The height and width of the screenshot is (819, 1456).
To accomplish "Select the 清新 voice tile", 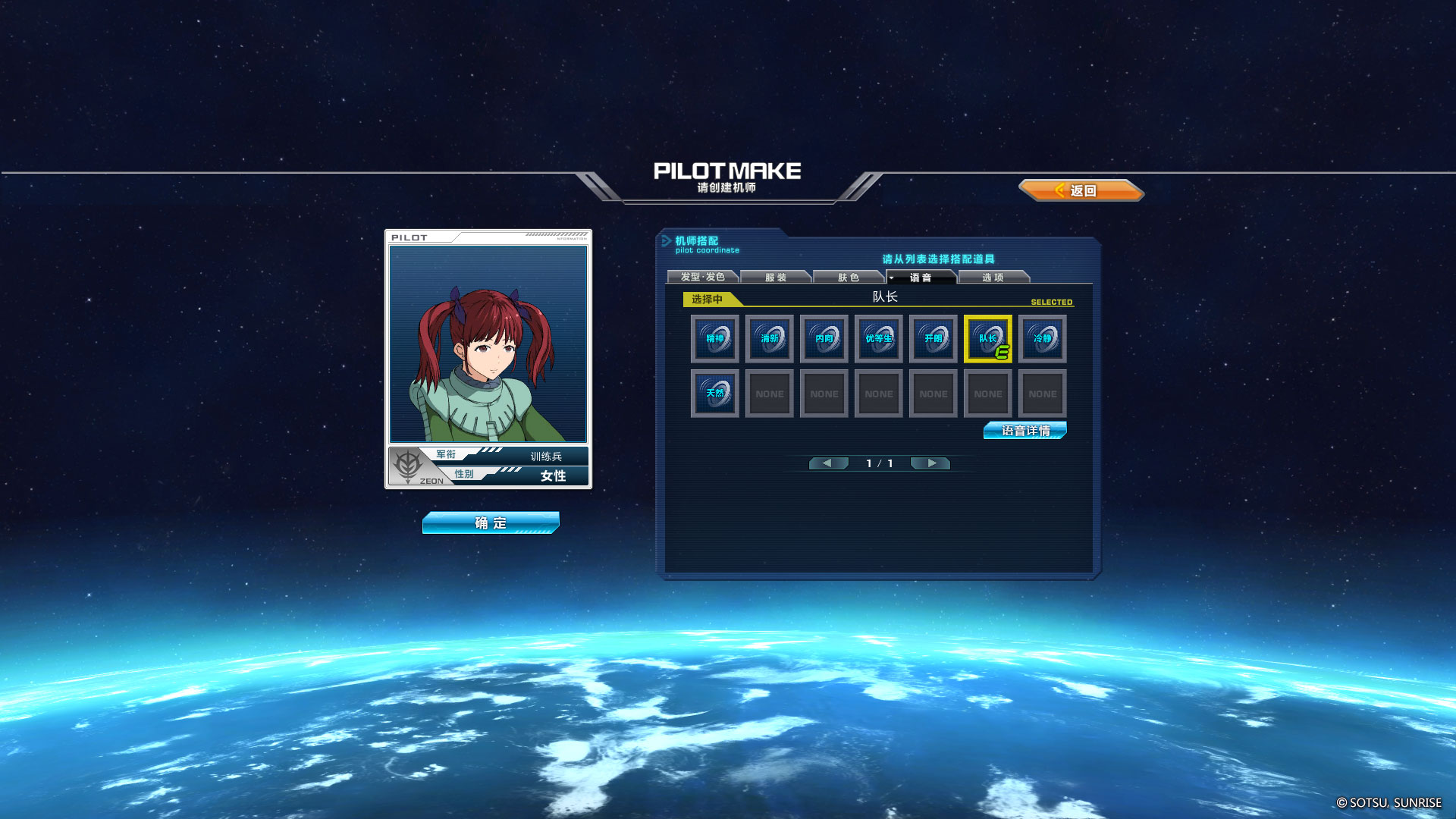I will [x=770, y=339].
